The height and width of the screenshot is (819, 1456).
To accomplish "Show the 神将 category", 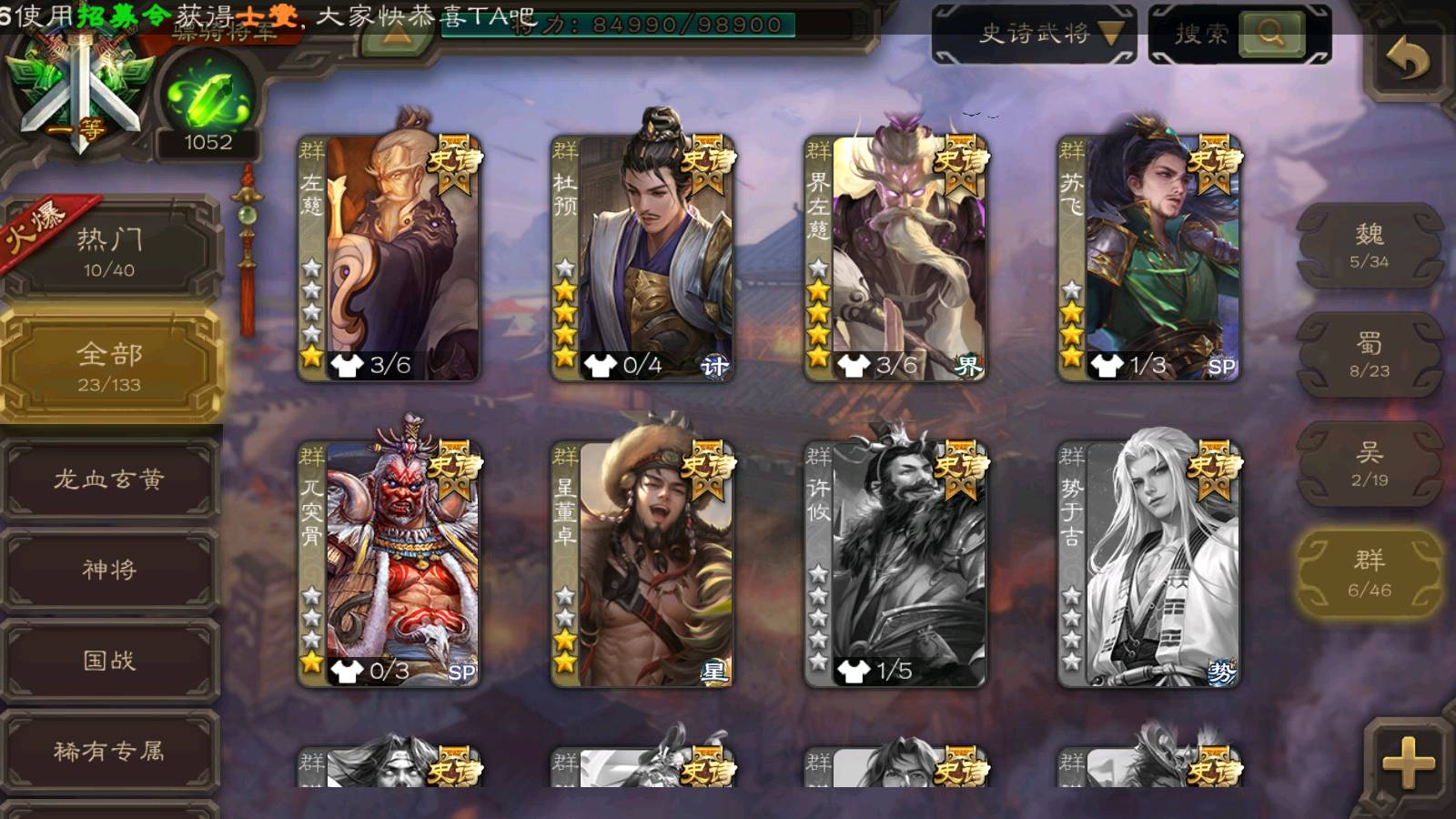I will [x=109, y=570].
